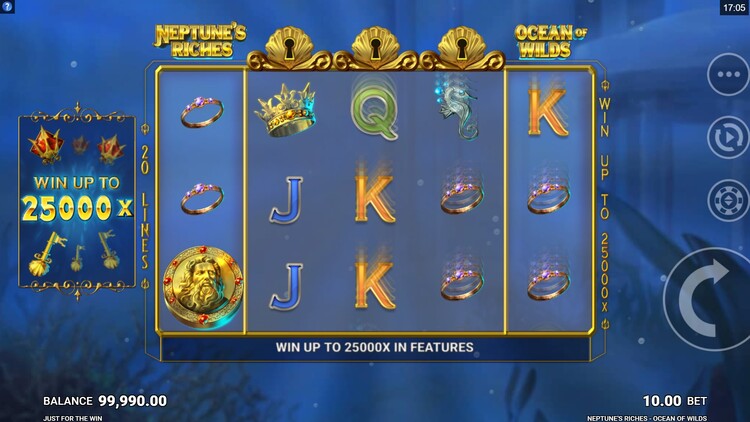This screenshot has width=750, height=422.
Task: Spin the reels with the big arrow button
Action: pos(712,300)
